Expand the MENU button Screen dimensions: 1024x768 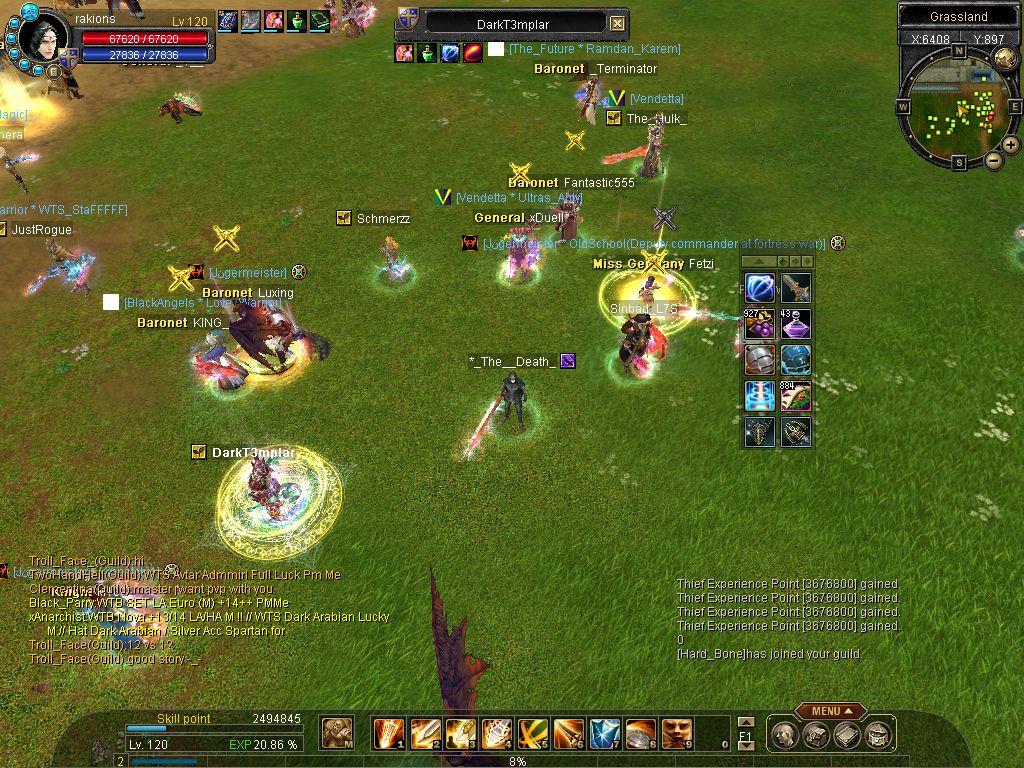tap(830, 711)
